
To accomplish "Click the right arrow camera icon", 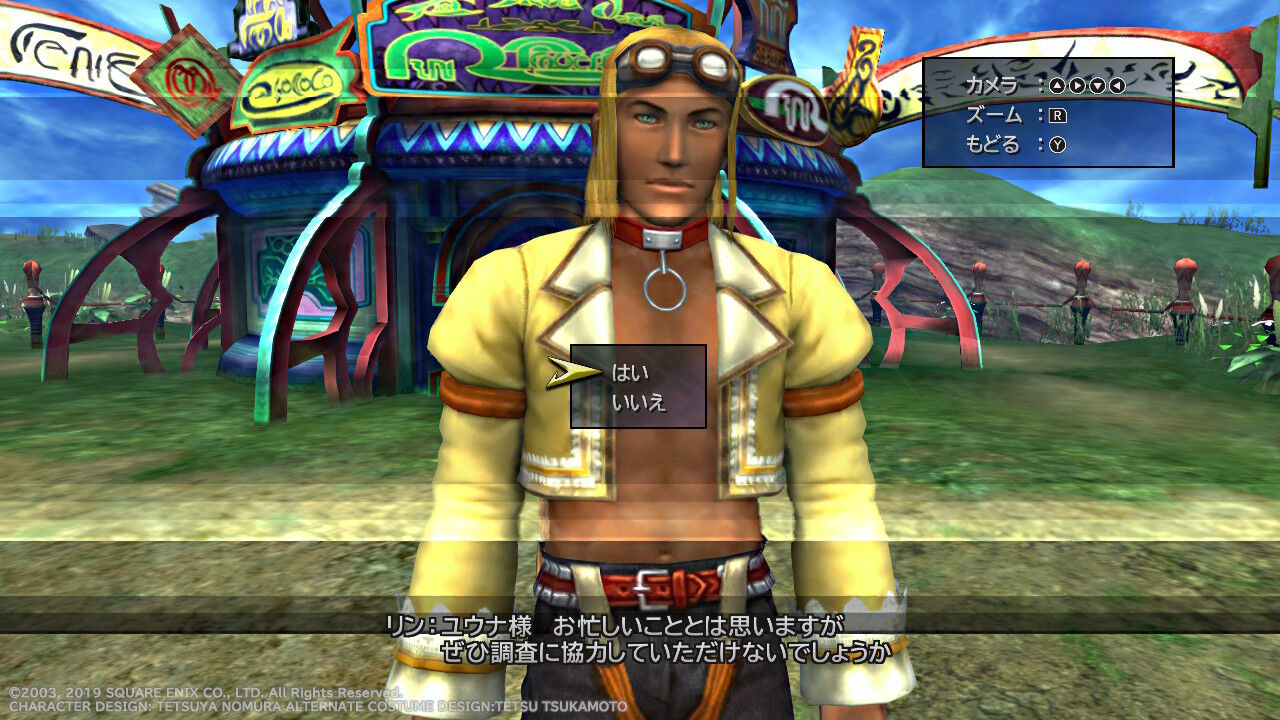I will pos(1077,85).
